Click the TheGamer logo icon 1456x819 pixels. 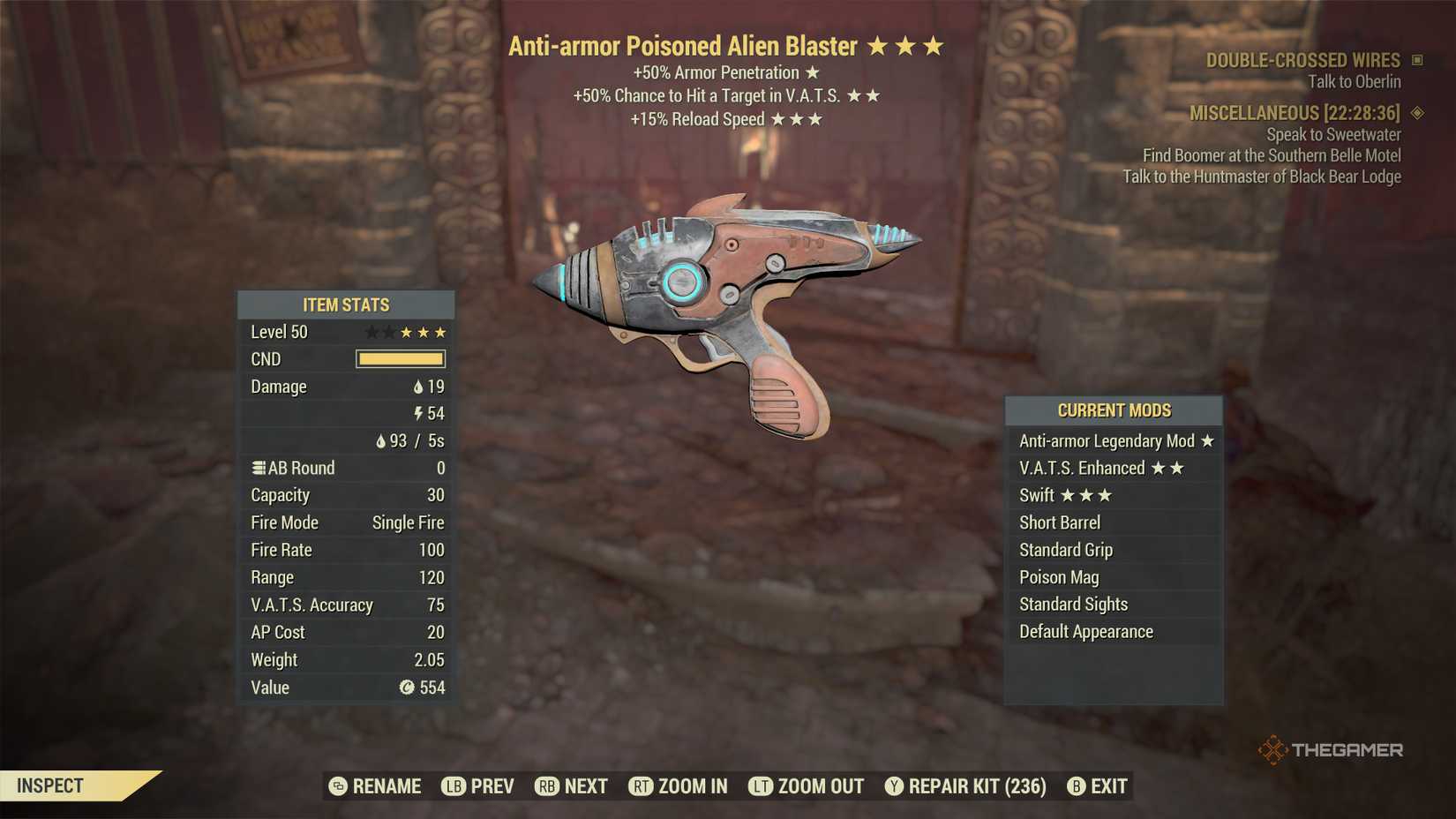click(x=1273, y=749)
